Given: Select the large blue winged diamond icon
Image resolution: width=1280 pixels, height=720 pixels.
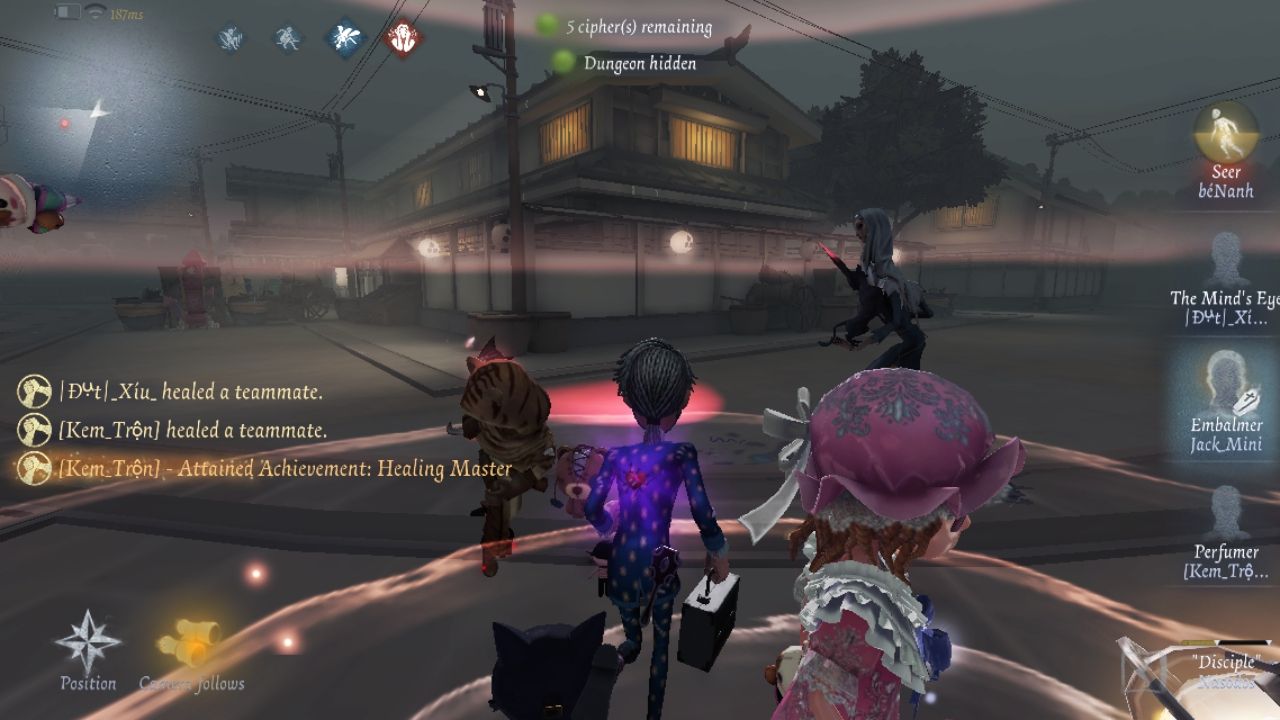Looking at the screenshot, I should tap(346, 39).
